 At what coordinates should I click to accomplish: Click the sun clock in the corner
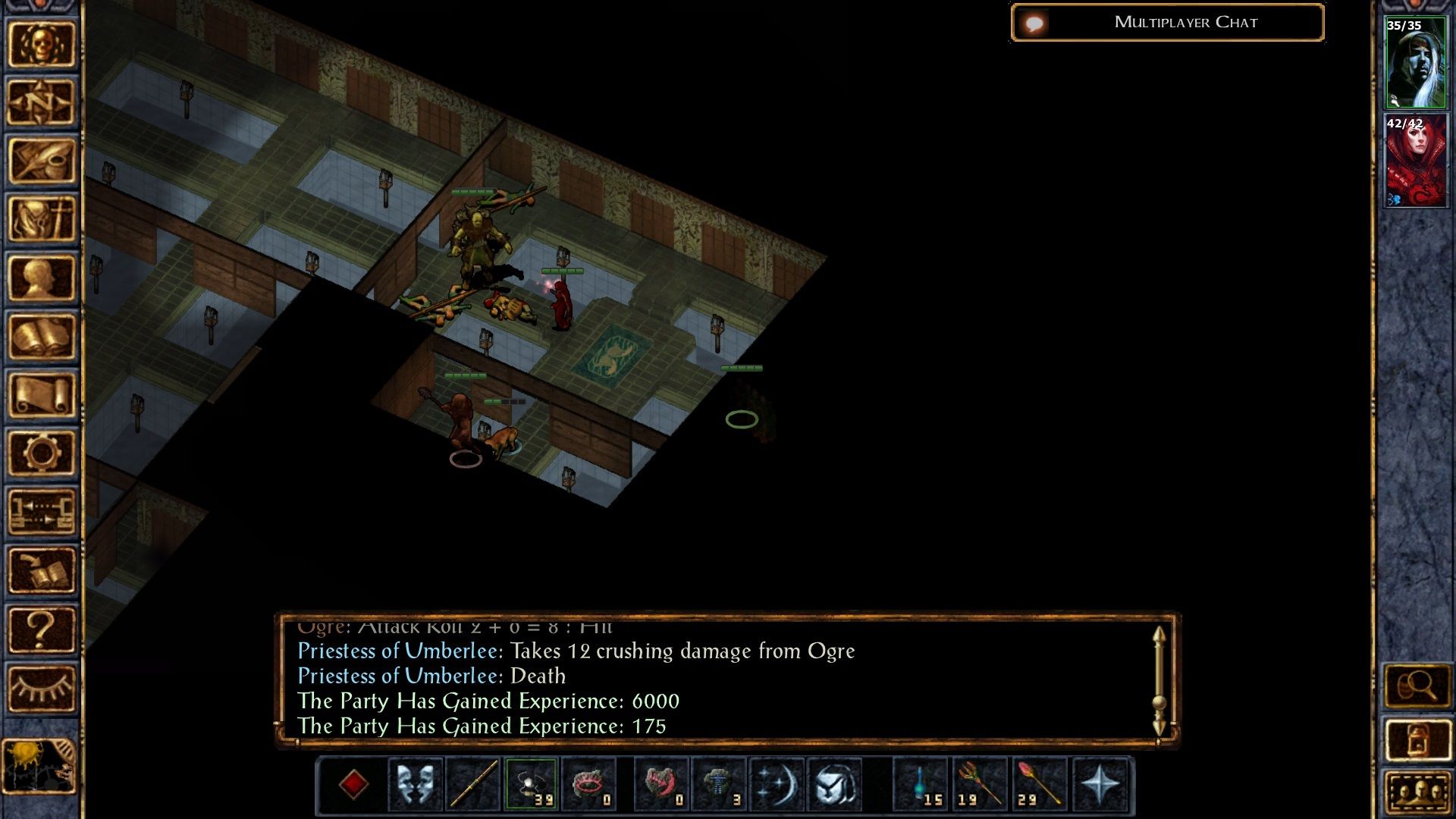click(x=39, y=766)
